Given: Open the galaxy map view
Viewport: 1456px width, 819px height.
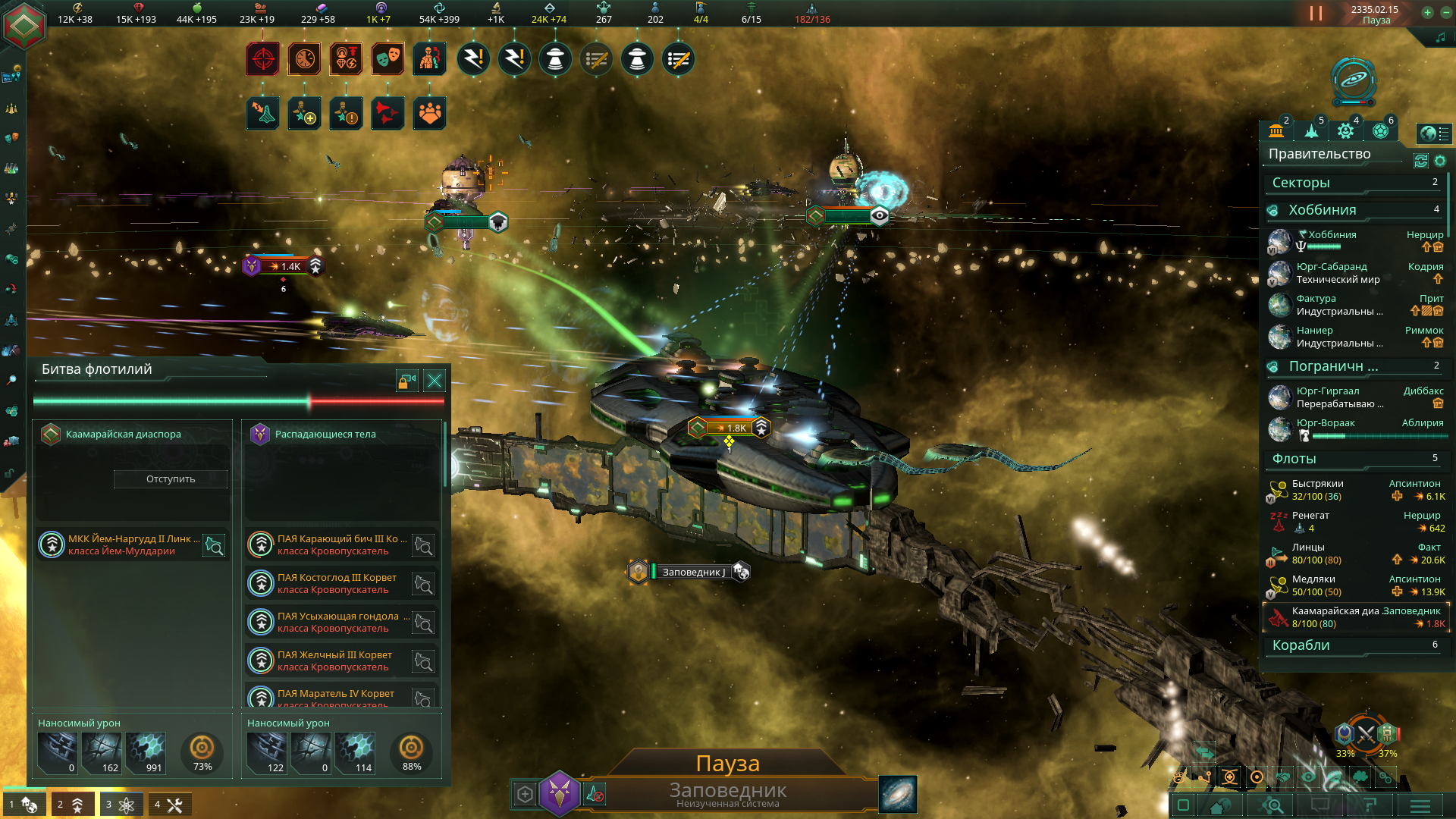Looking at the screenshot, I should pos(898,795).
